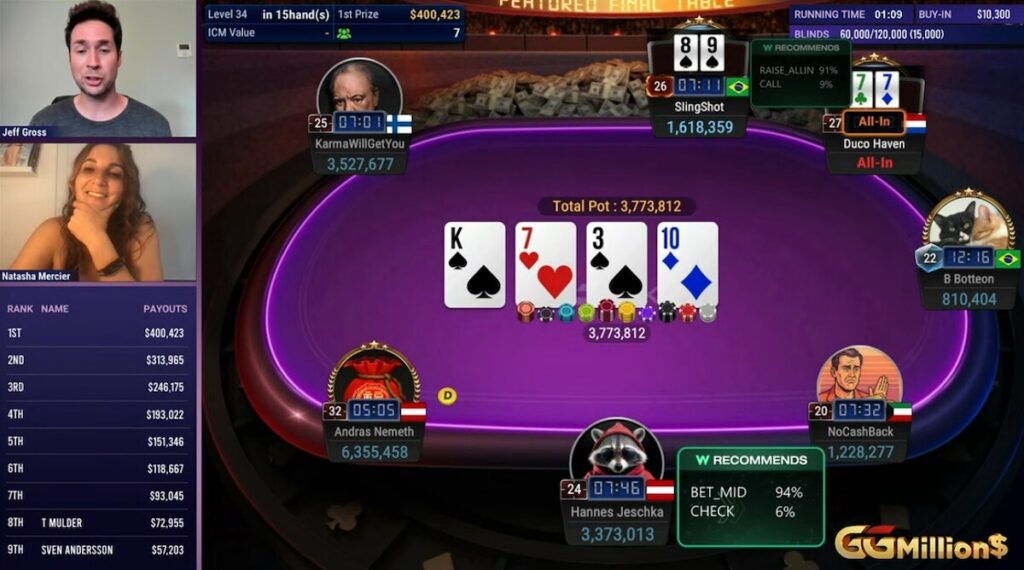The width and height of the screenshot is (1024, 570).
Task: Open Natasha Mercier's webcam feed
Action: 98,212
